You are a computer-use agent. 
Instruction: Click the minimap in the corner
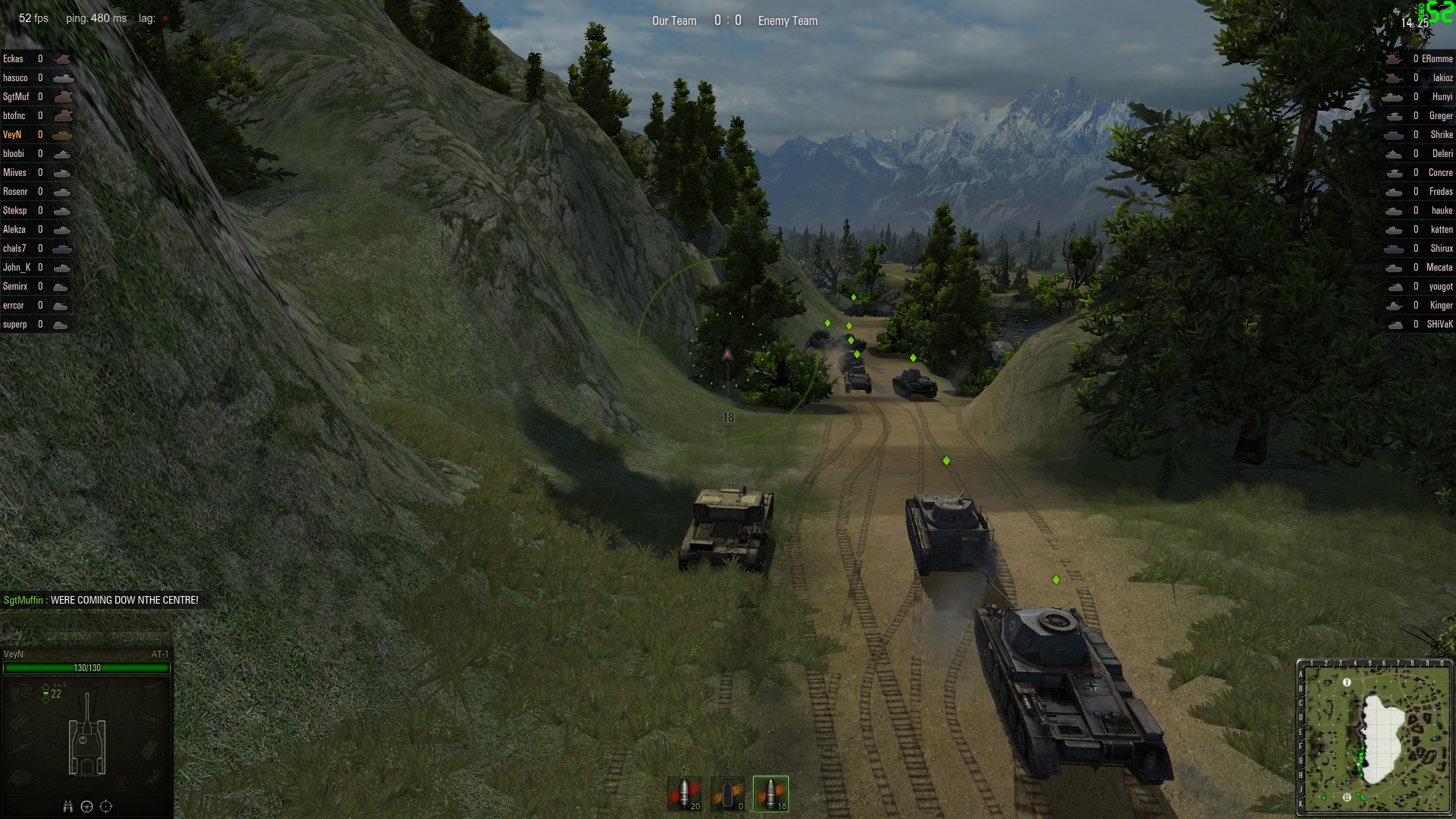click(x=1374, y=737)
